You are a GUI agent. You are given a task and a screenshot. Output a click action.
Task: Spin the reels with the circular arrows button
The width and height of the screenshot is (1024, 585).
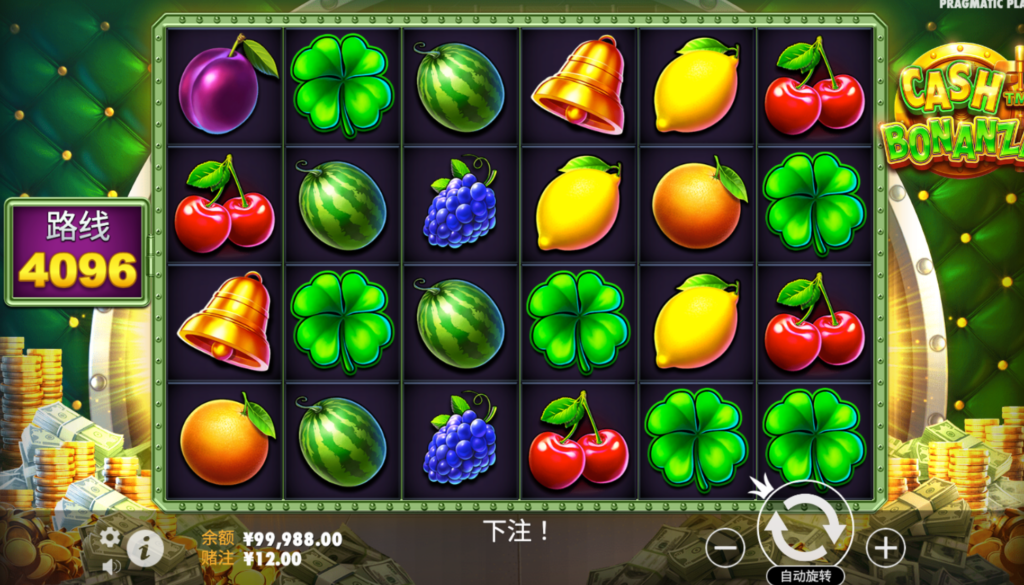pyautogui.click(x=805, y=529)
